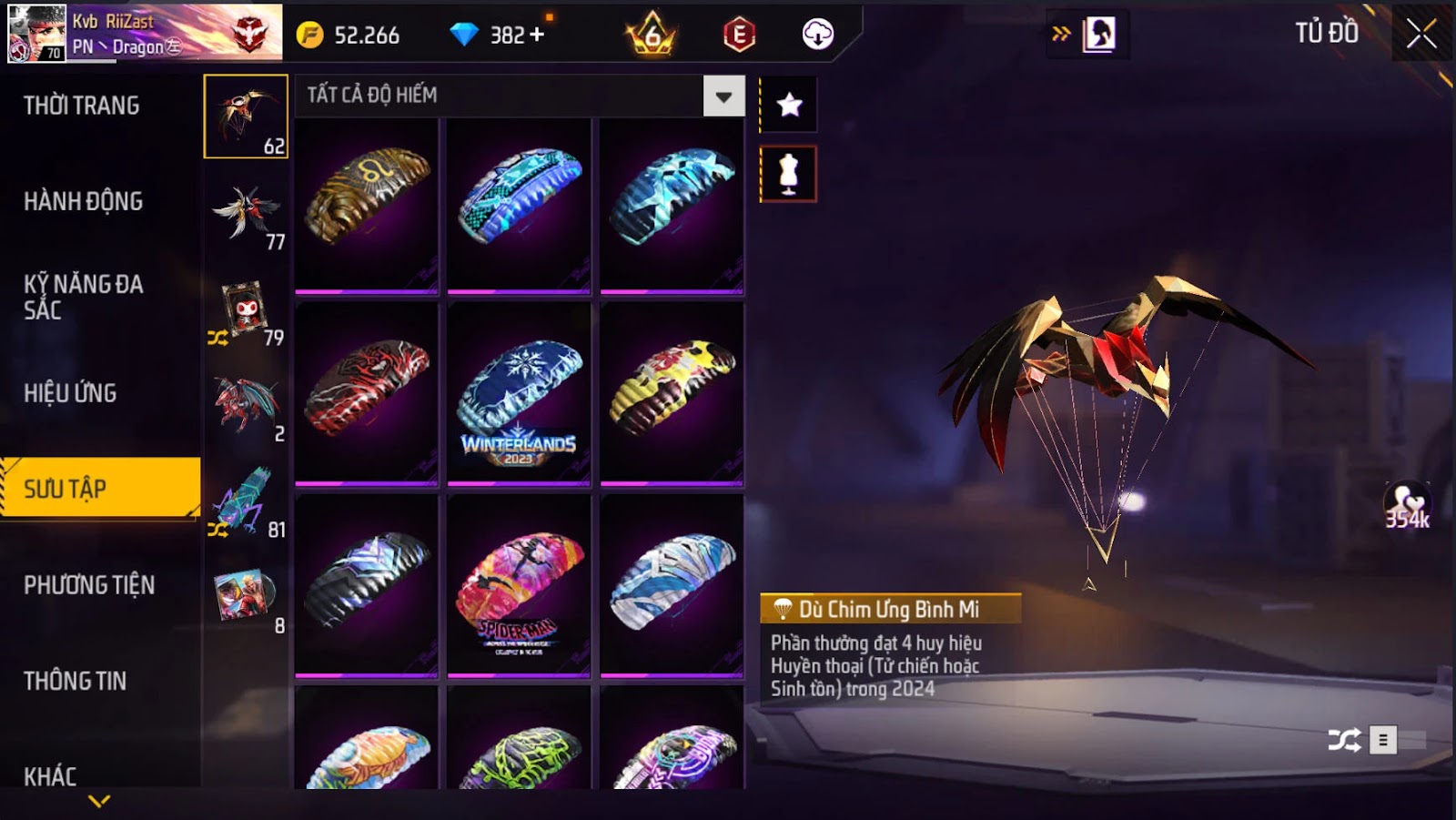Select the Leo zodiac parachute skin
The height and width of the screenshot is (820, 1456).
point(367,205)
